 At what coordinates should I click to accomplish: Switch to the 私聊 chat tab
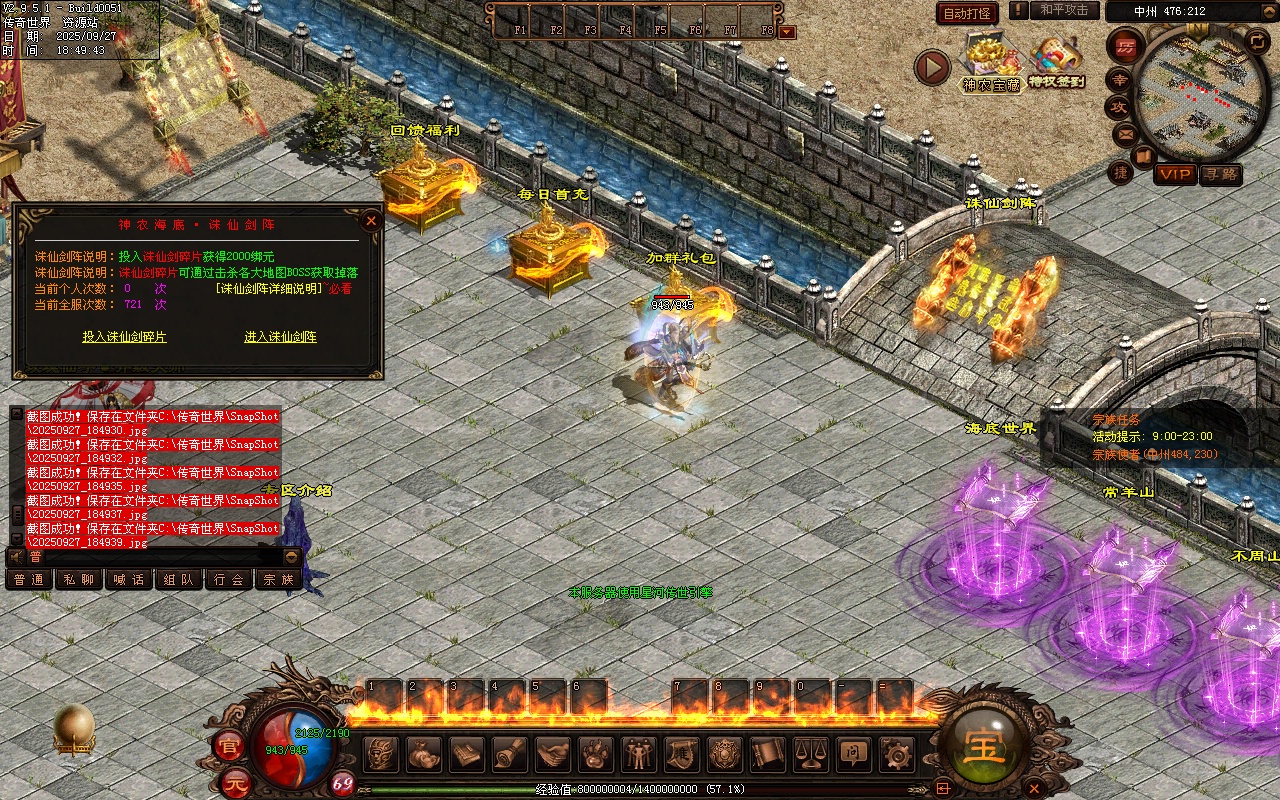78,579
